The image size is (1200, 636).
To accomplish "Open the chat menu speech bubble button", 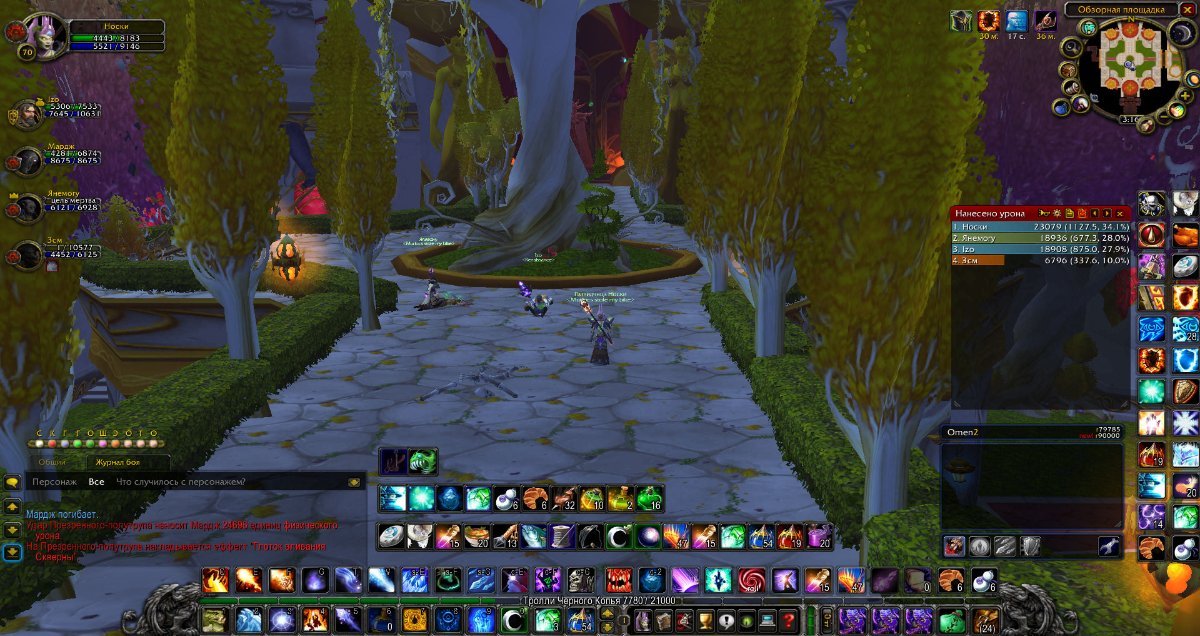I will [x=12, y=482].
